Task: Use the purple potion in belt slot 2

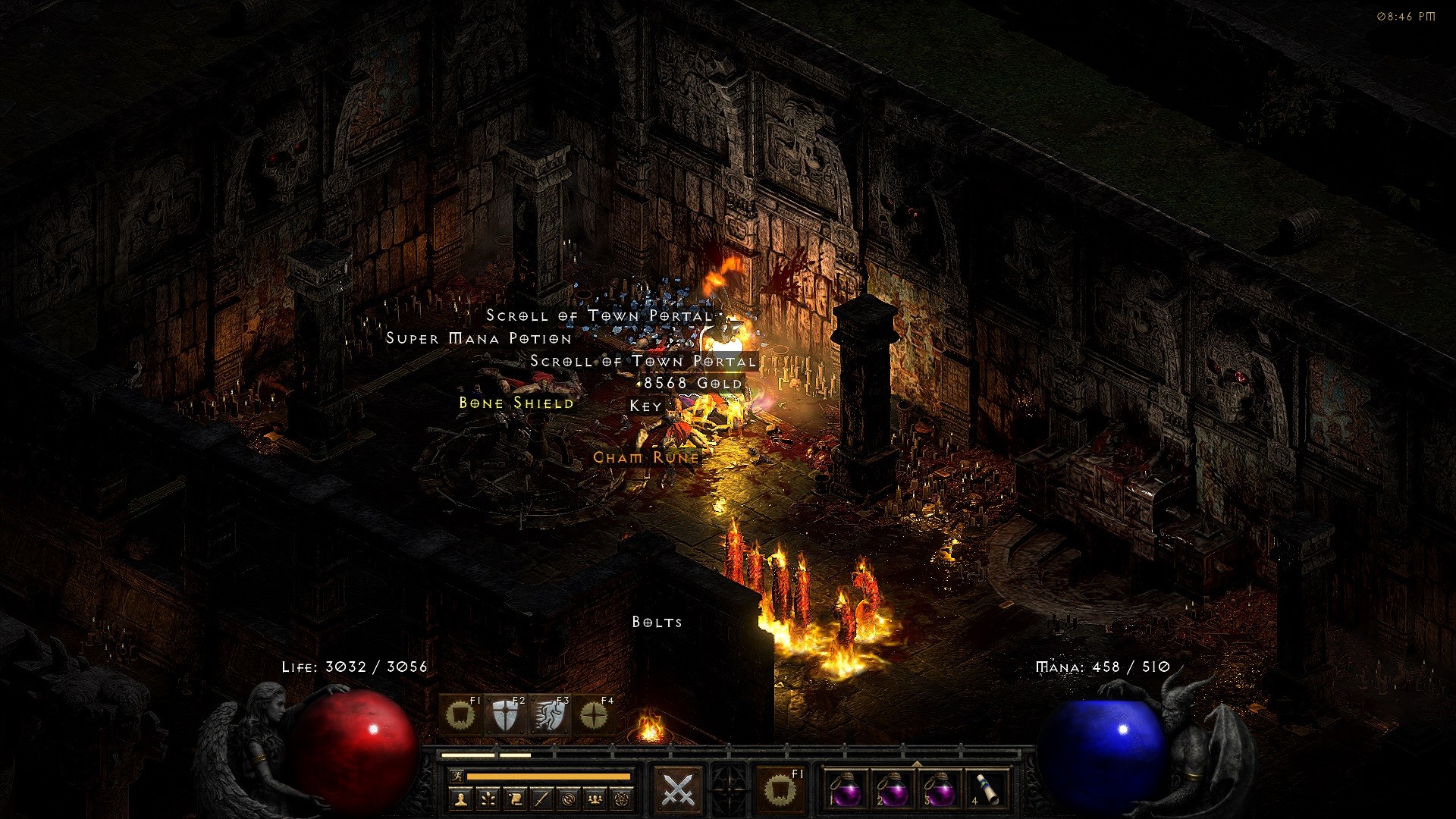Action: click(893, 789)
